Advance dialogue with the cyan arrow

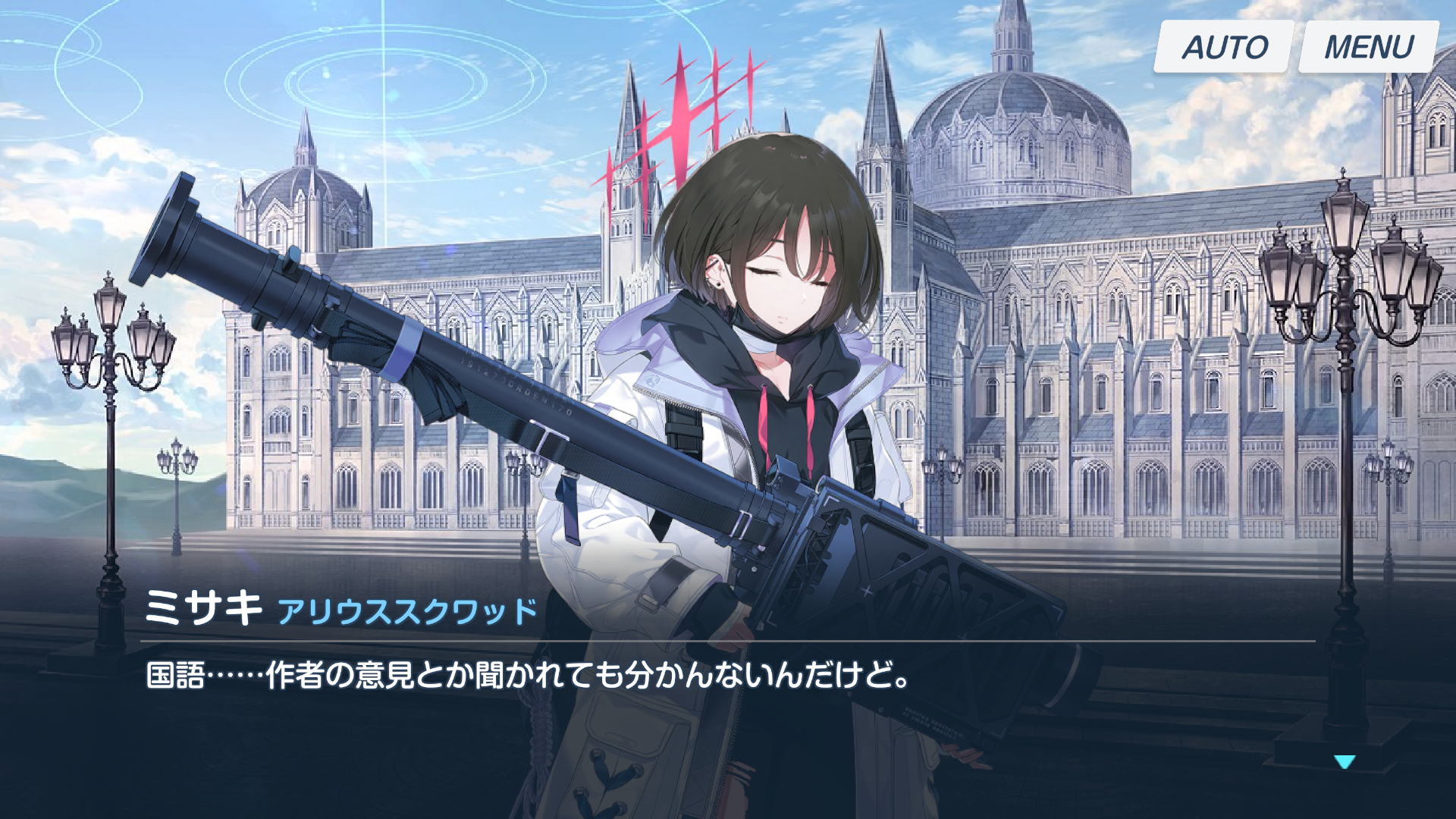(1345, 761)
